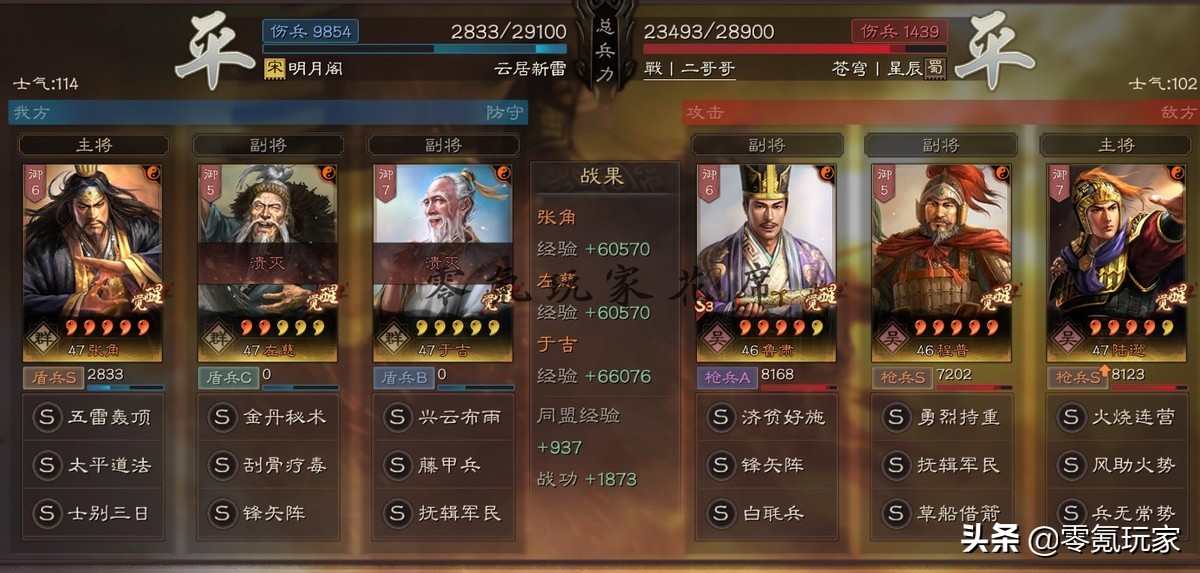Open the 白眊兵 skill entry
Screen dimensions: 1200x573
click(x=766, y=513)
